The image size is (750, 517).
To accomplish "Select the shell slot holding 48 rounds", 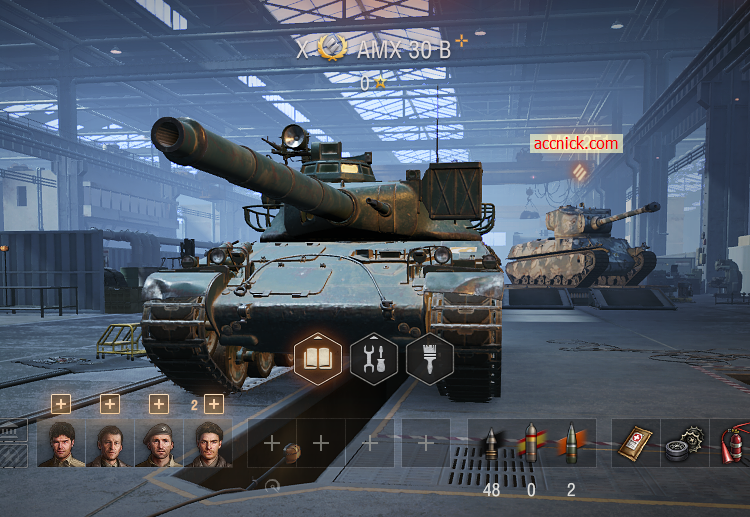I will pyautogui.click(x=491, y=443).
